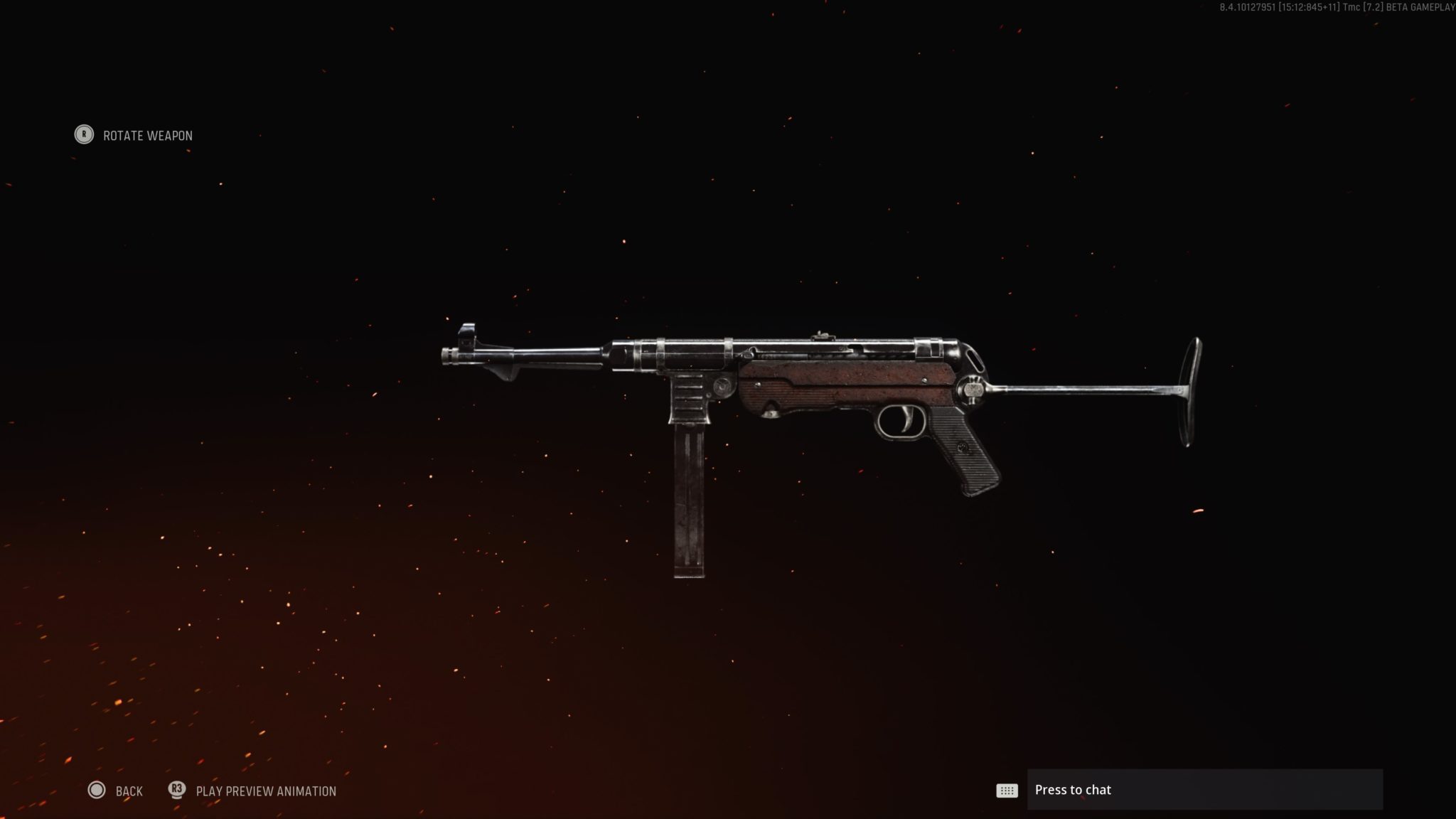Click the rear sight on the receiver

pyautogui.click(x=823, y=334)
